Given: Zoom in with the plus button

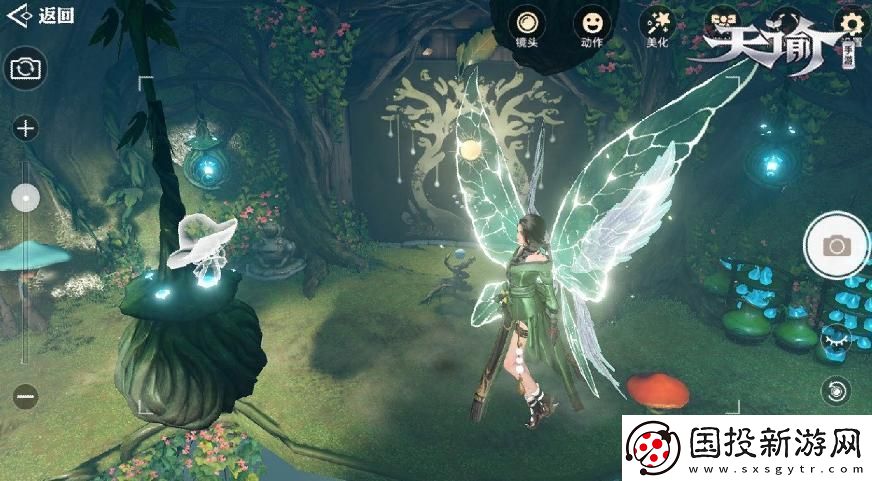Looking at the screenshot, I should 26,128.
